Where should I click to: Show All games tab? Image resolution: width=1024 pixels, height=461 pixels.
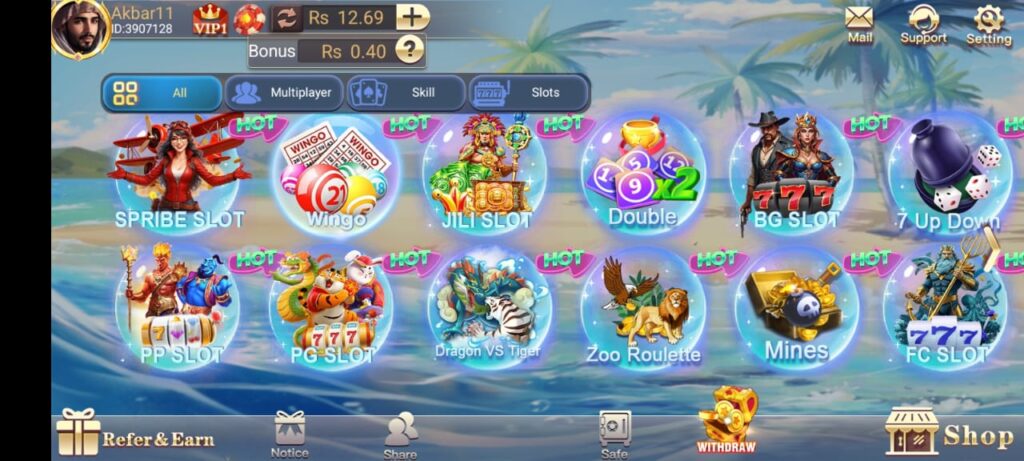click(162, 93)
